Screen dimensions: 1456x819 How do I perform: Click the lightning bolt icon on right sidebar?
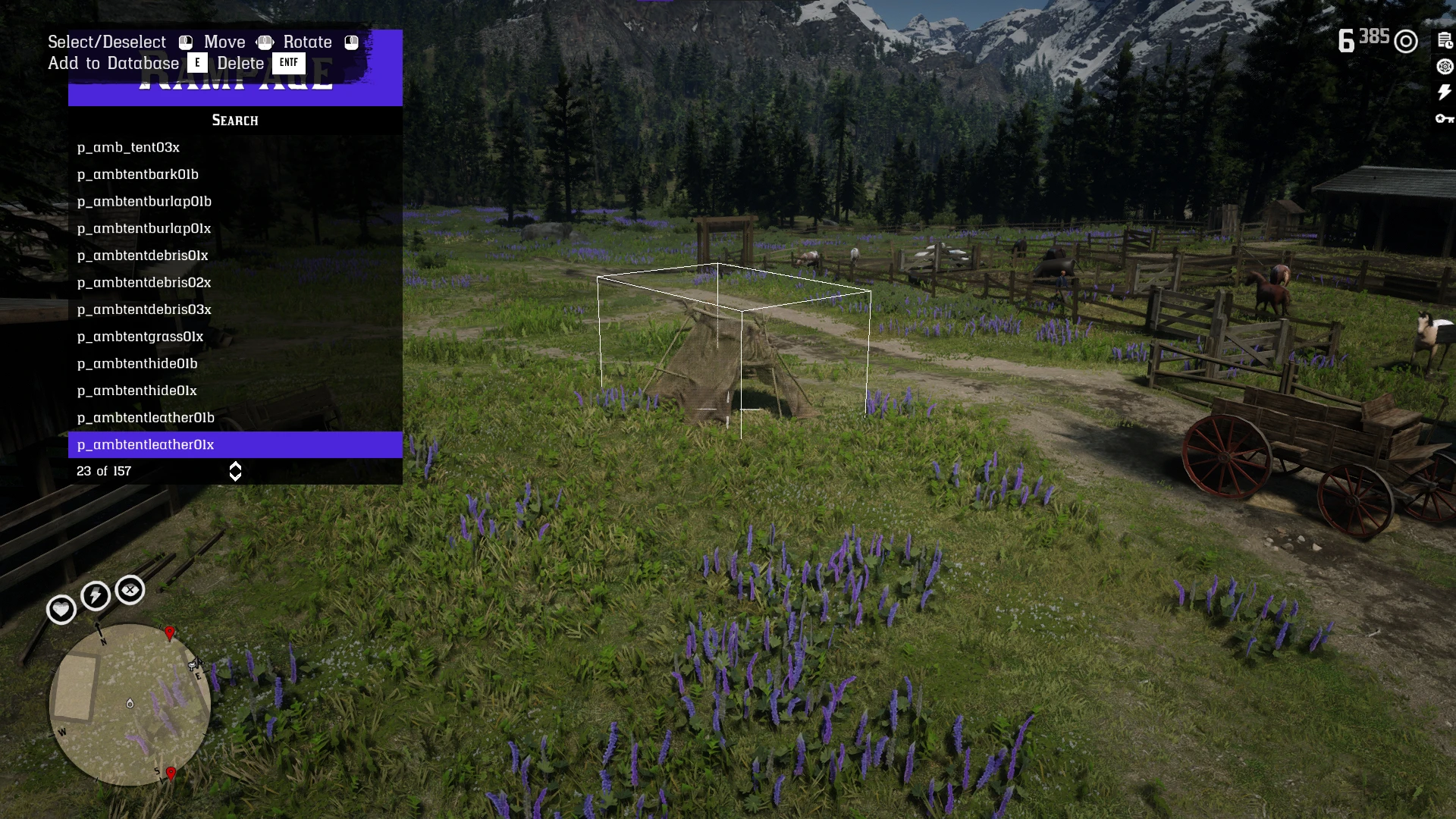[x=1443, y=93]
